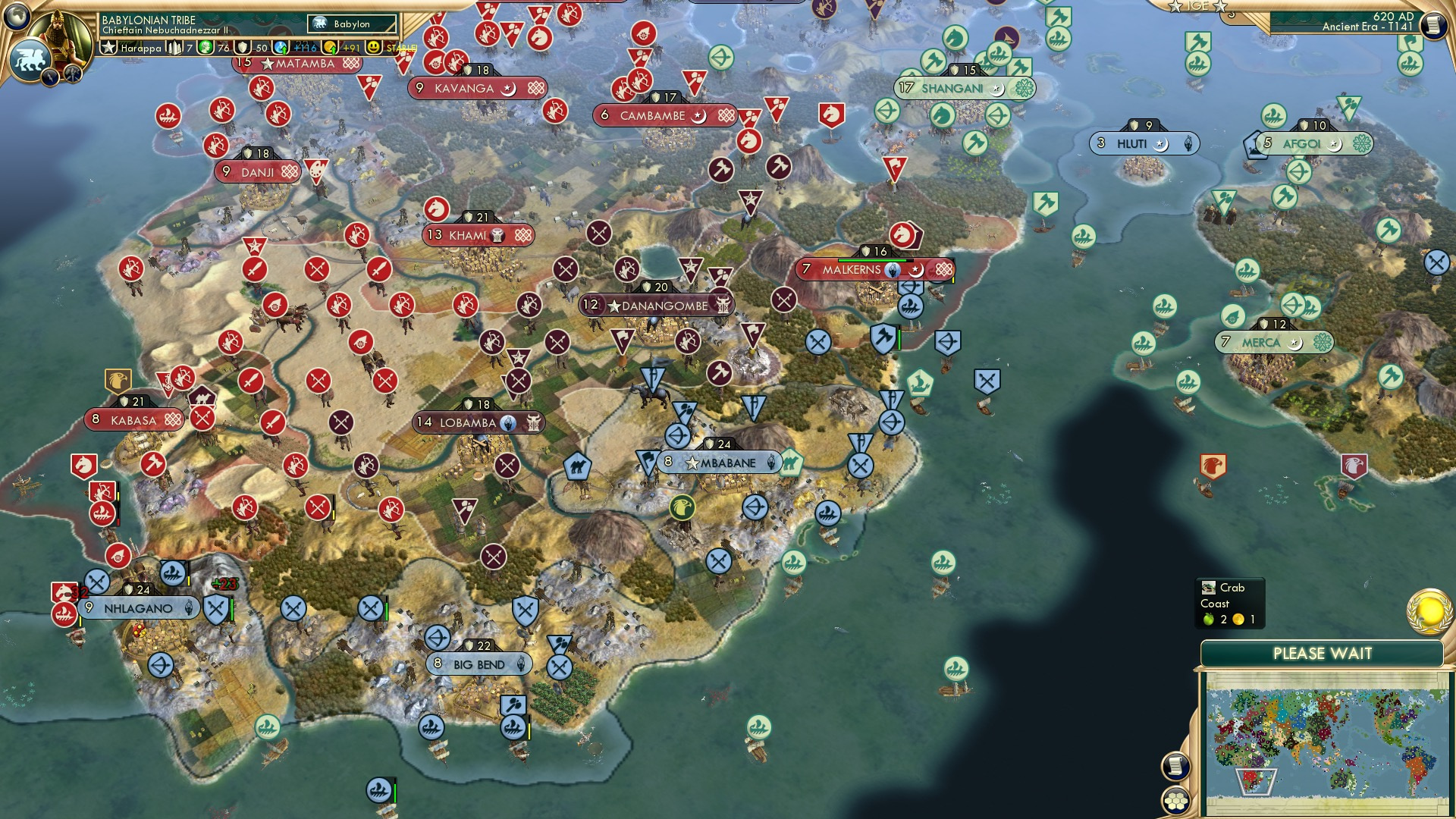Click the scroll icon beside the minimap
This screenshot has height=819, width=1456.
[1175, 766]
